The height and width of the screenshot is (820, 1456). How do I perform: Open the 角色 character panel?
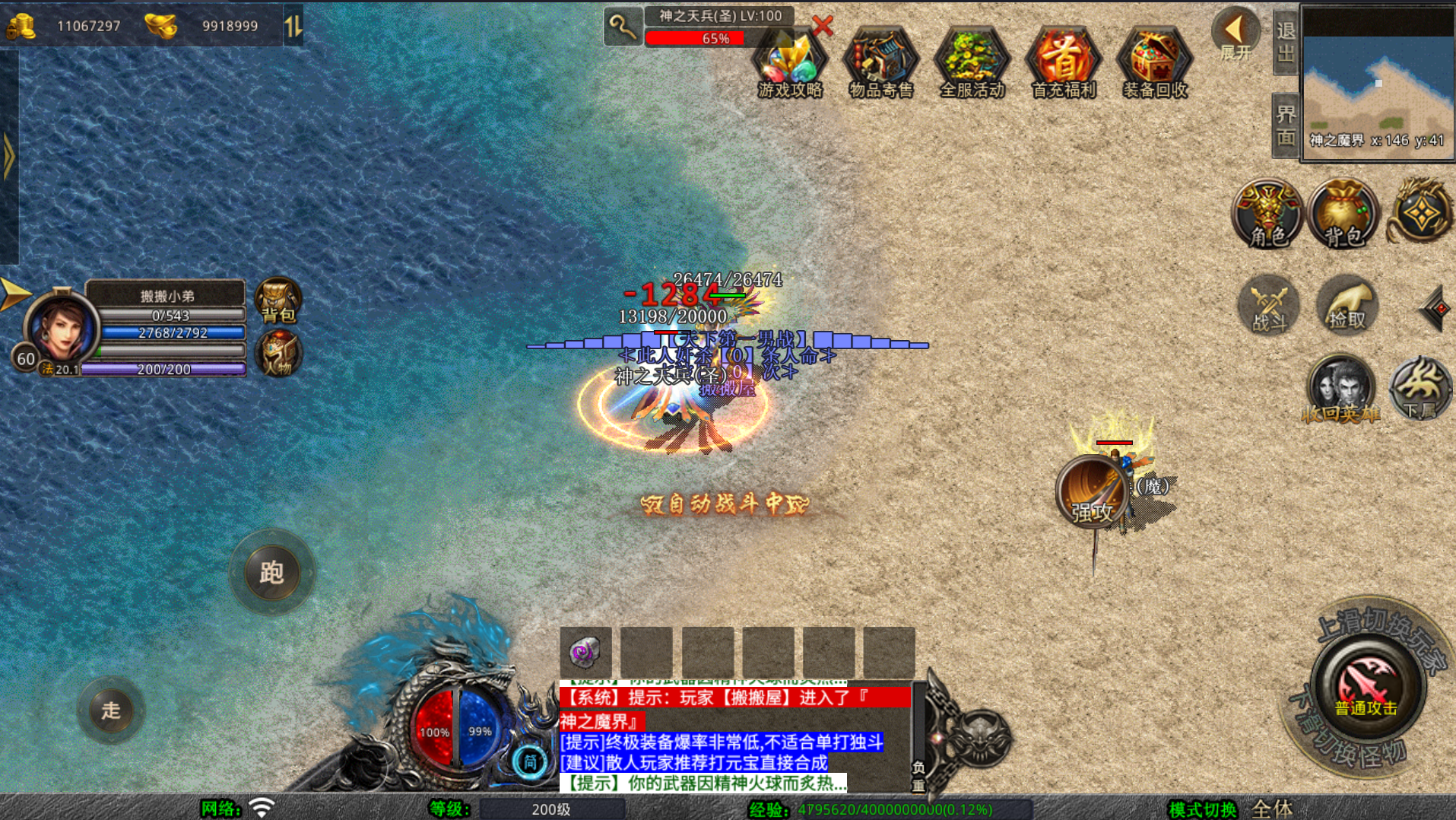1267,215
